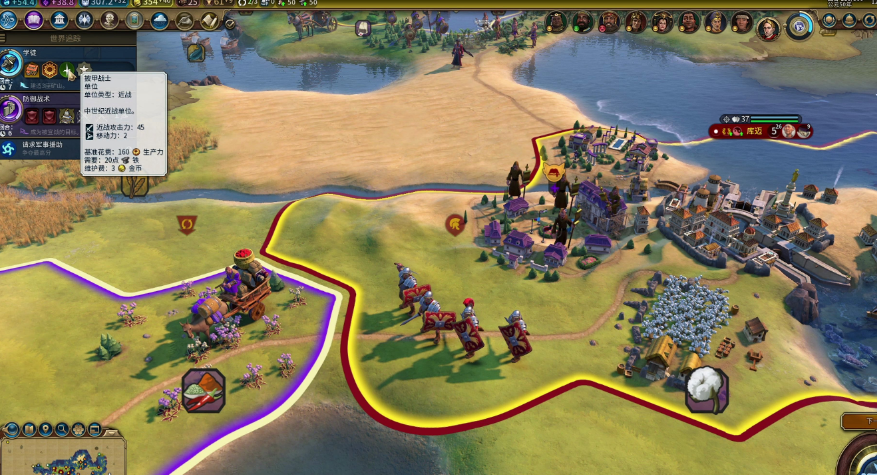Open the government screen (building icon)

(x=59, y=21)
